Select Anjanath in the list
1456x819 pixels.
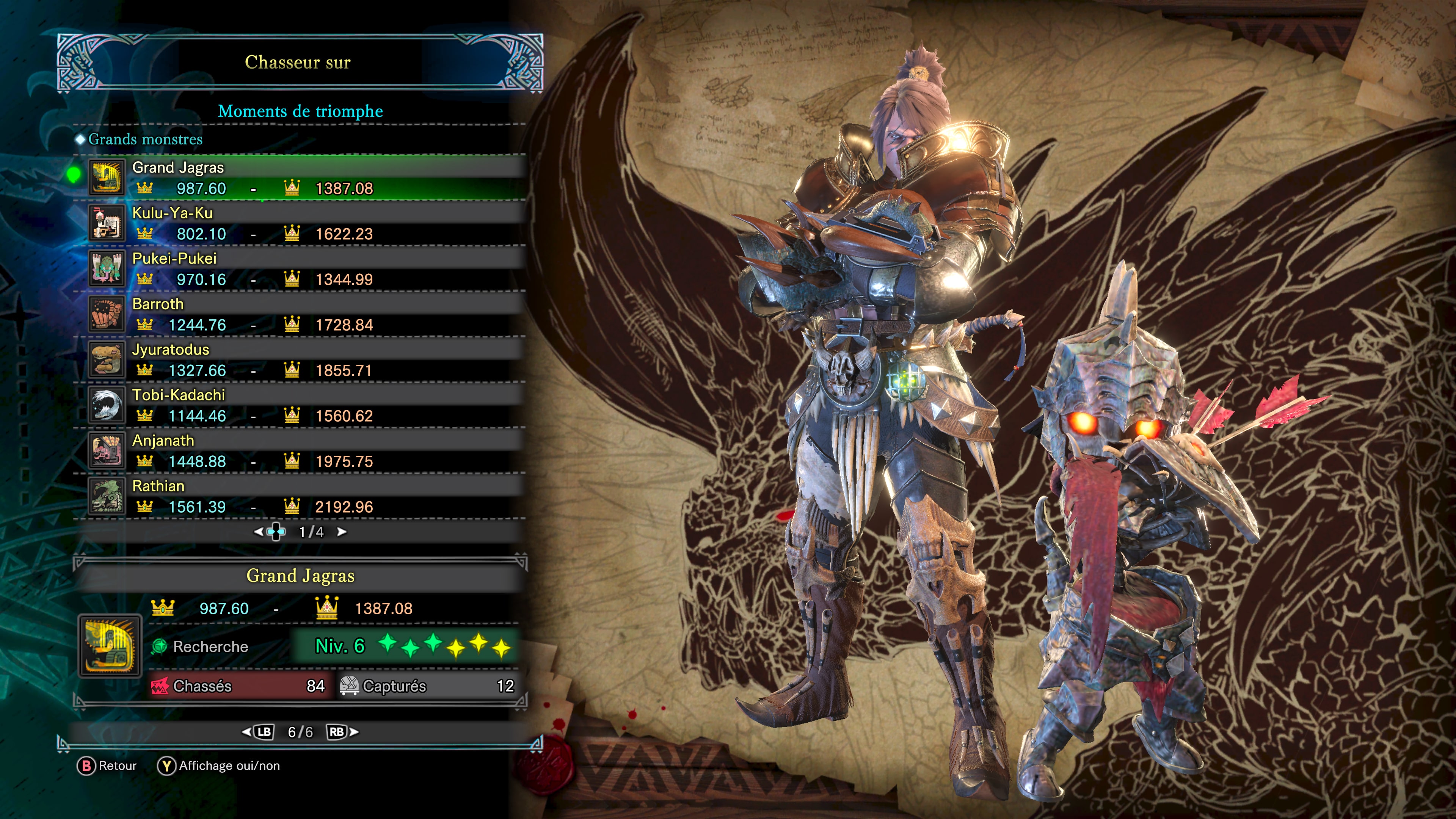[305, 450]
